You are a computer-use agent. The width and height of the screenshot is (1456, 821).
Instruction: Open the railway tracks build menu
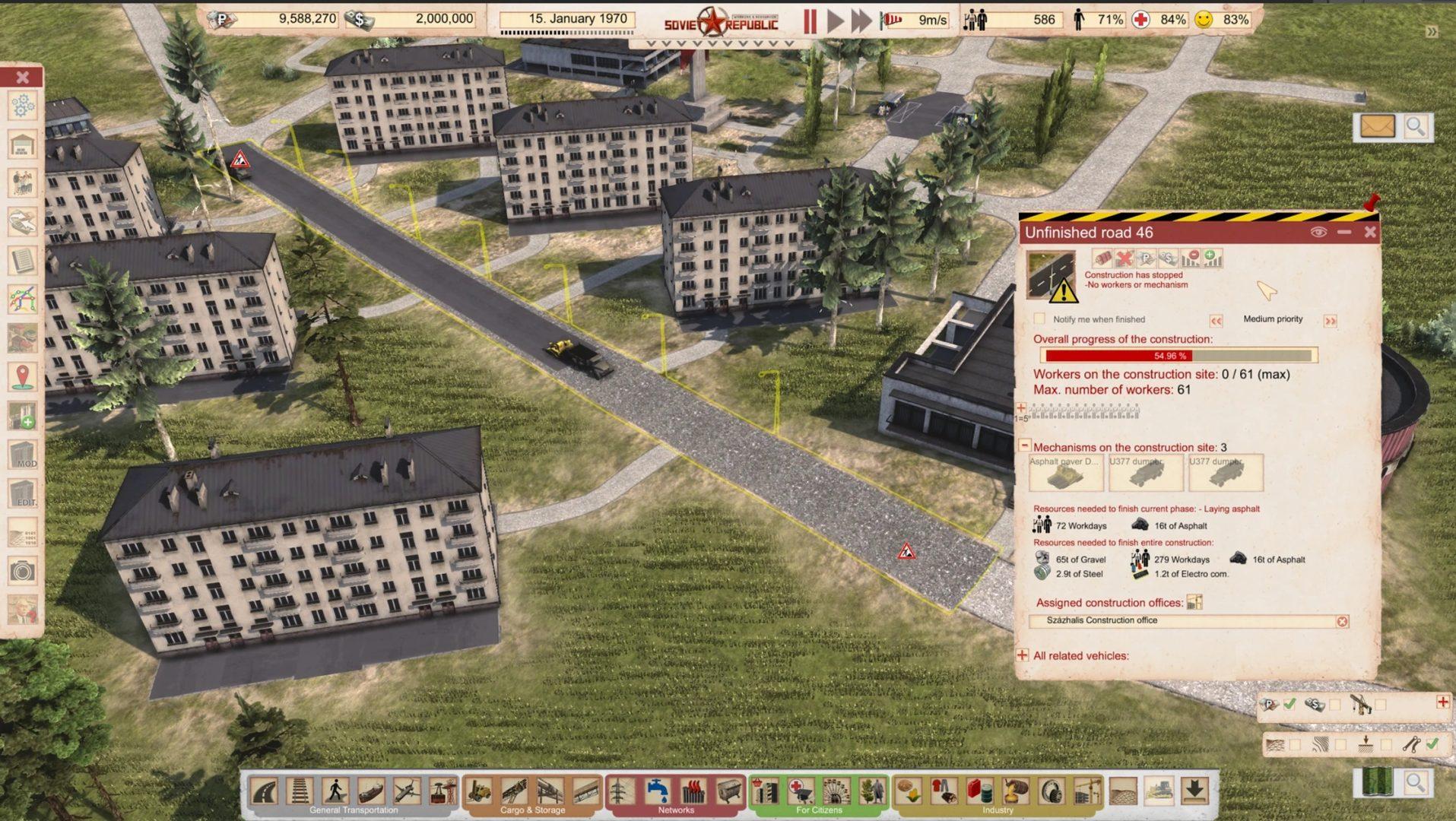[300, 791]
